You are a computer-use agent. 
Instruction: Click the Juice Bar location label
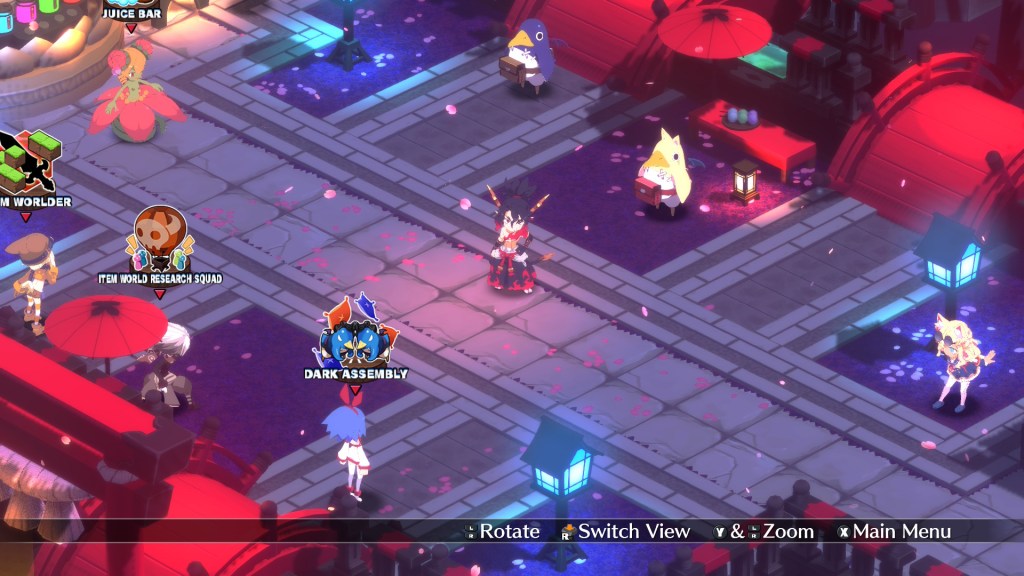tap(132, 13)
